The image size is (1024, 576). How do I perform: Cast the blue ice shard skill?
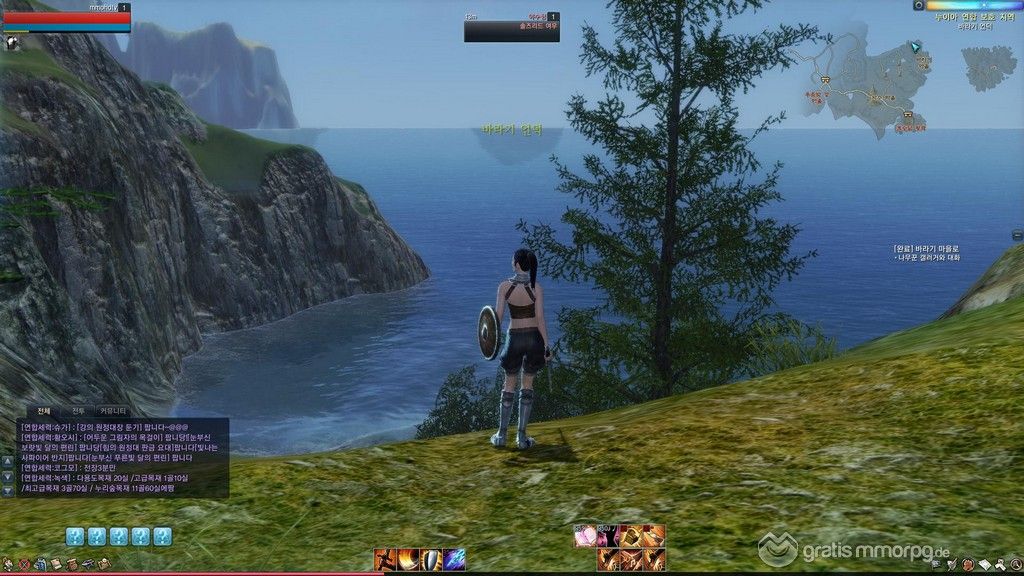point(454,560)
